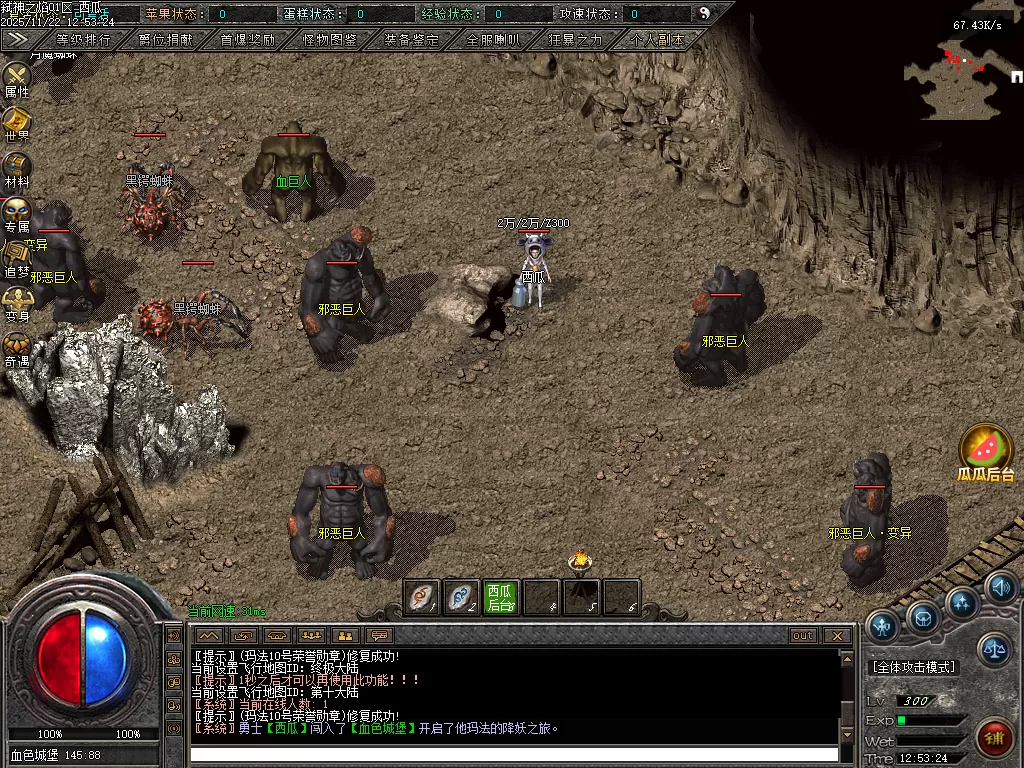The image size is (1024, 768).
Task: Close the chat panel with X button
Action: tap(837, 635)
